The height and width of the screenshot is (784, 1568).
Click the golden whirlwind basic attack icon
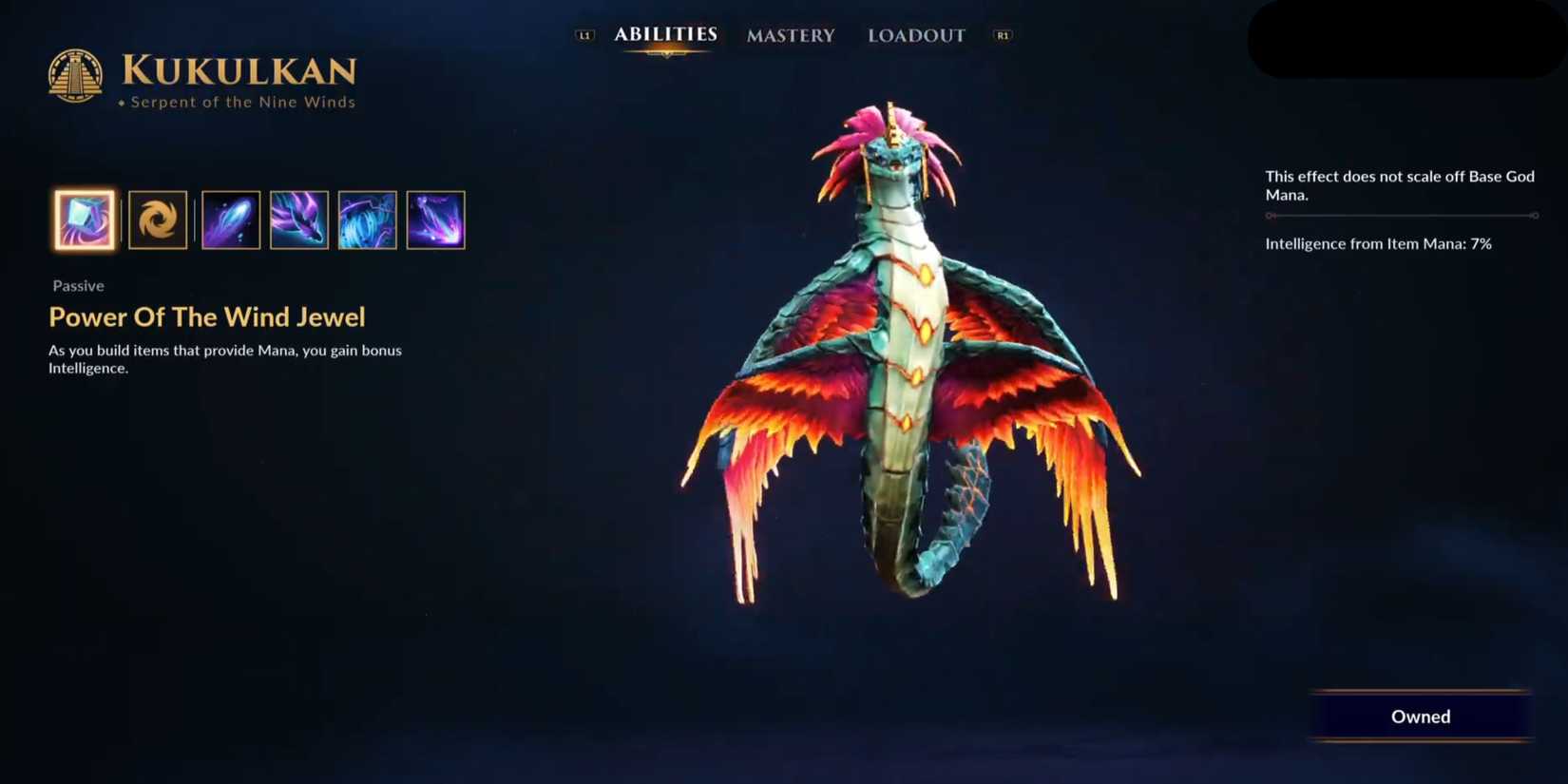point(158,219)
